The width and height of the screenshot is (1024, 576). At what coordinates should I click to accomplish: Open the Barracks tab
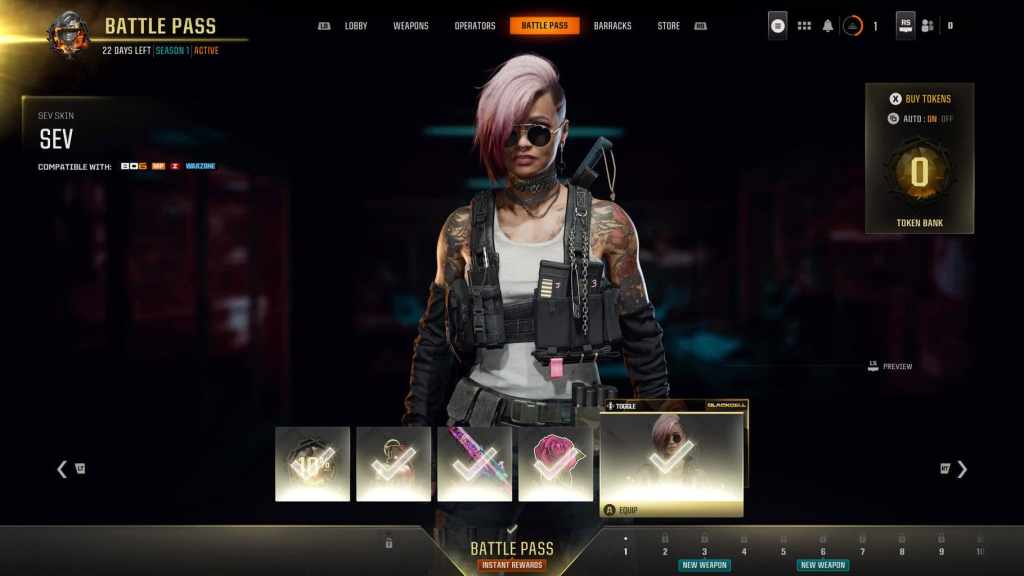pos(612,26)
